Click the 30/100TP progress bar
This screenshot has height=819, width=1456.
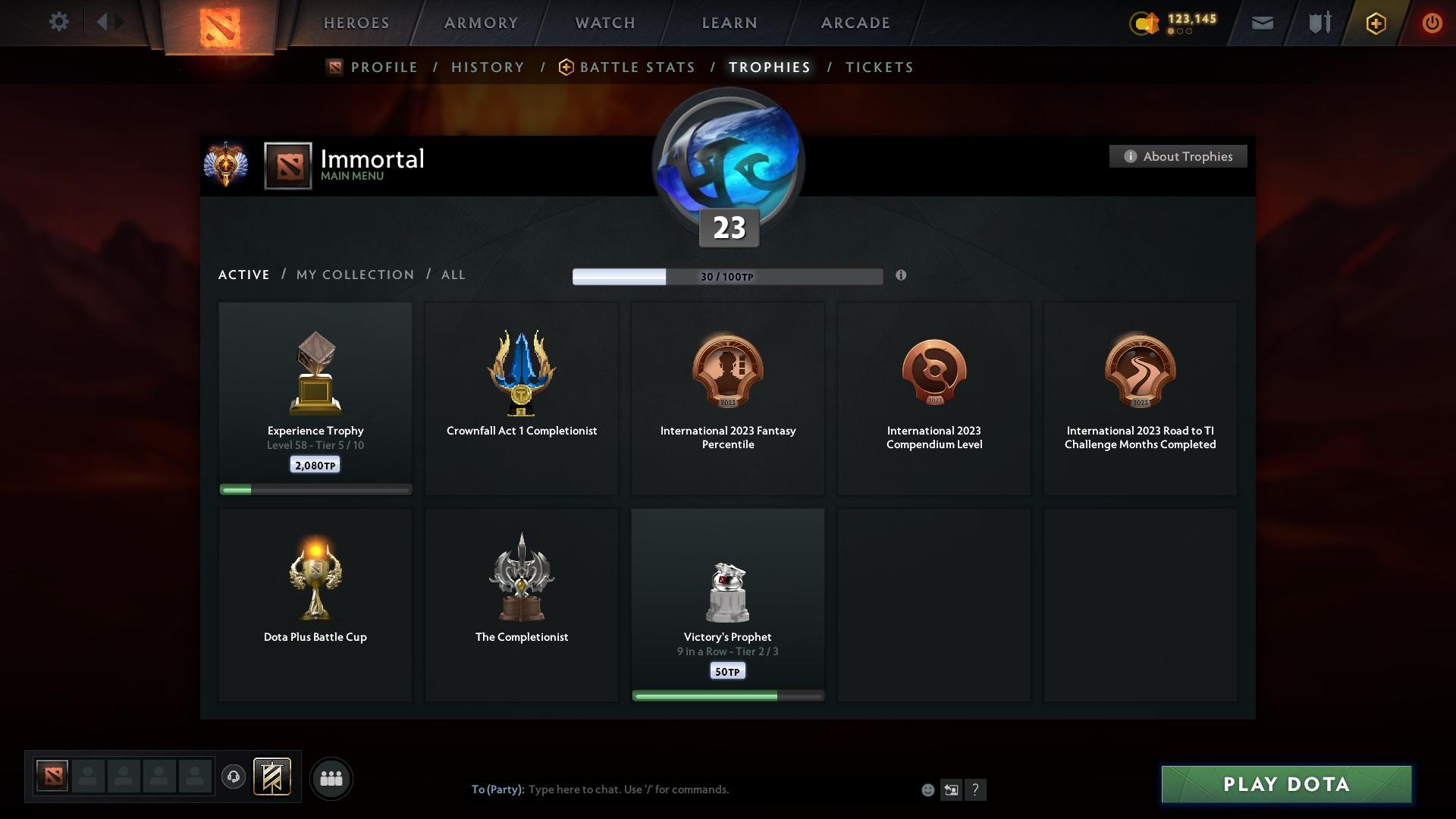coord(727,276)
